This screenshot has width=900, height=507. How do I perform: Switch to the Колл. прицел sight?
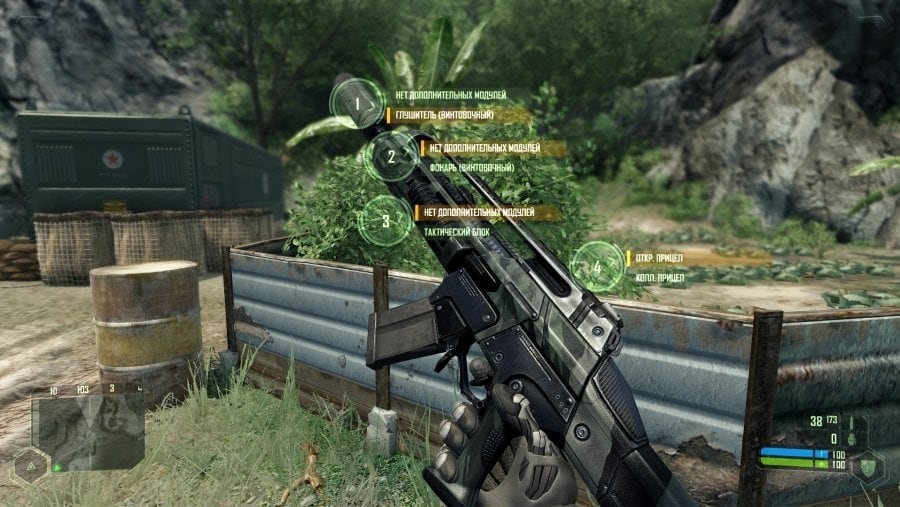click(661, 278)
